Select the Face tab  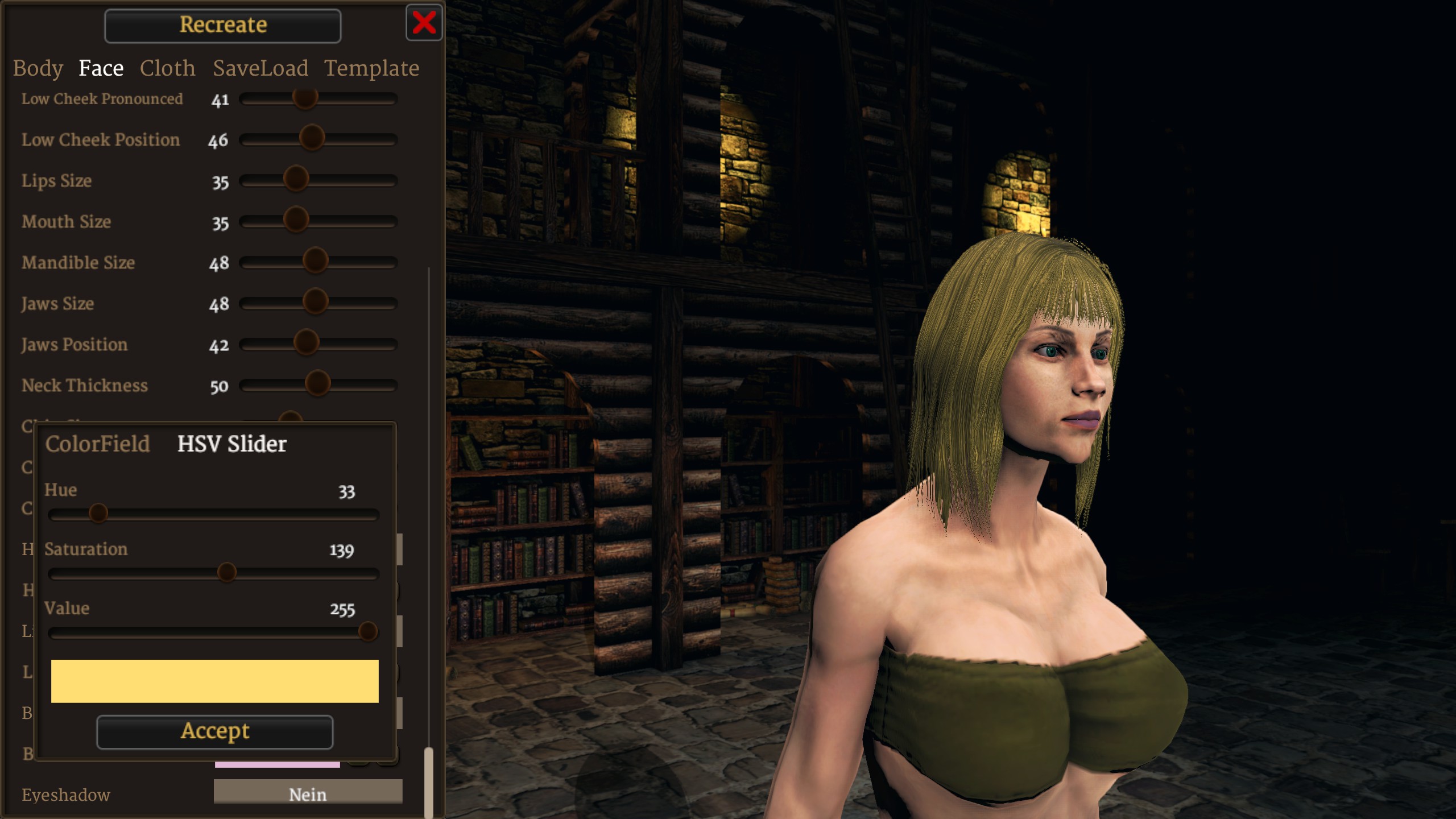pos(101,68)
